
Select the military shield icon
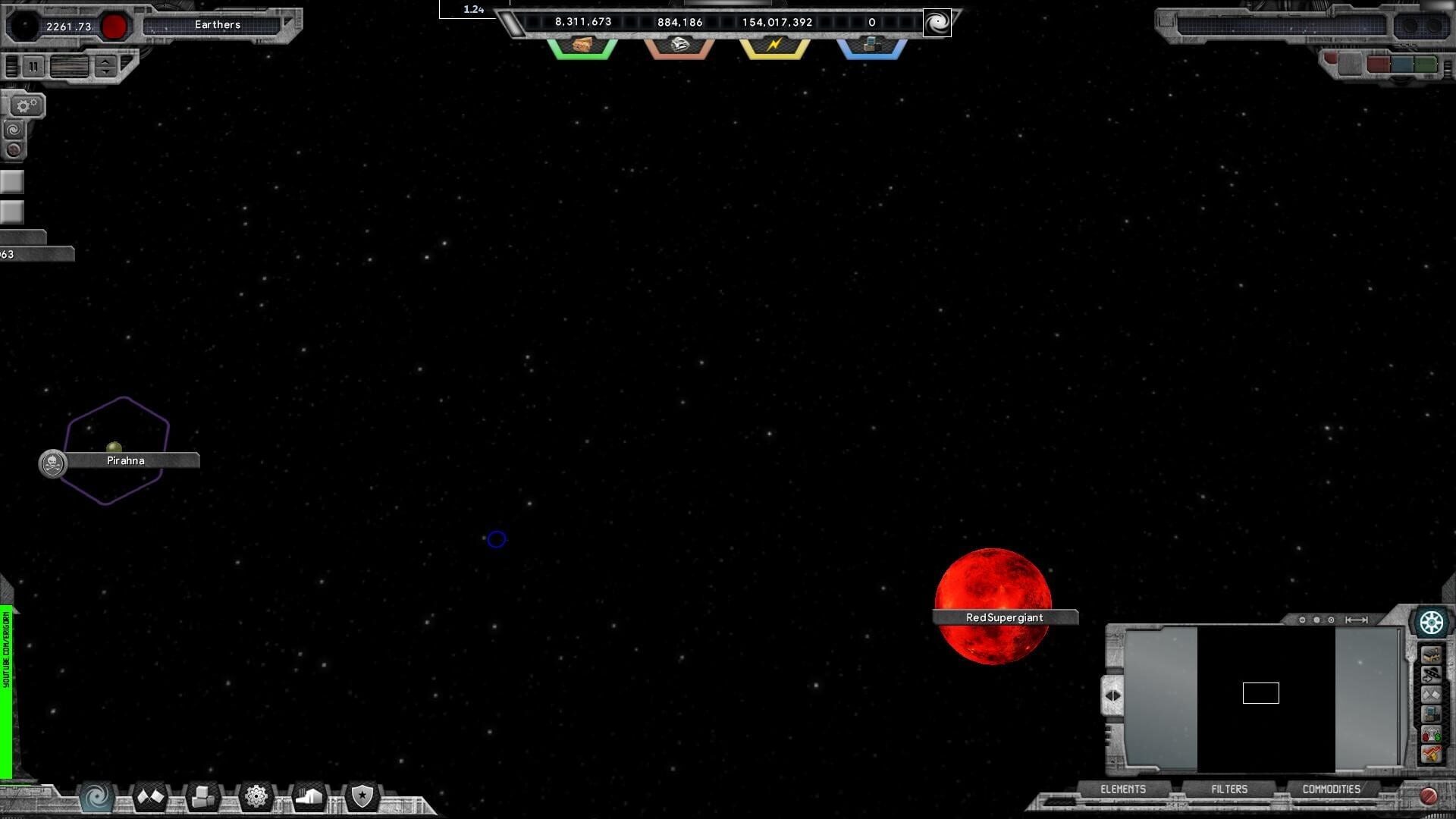(362, 798)
